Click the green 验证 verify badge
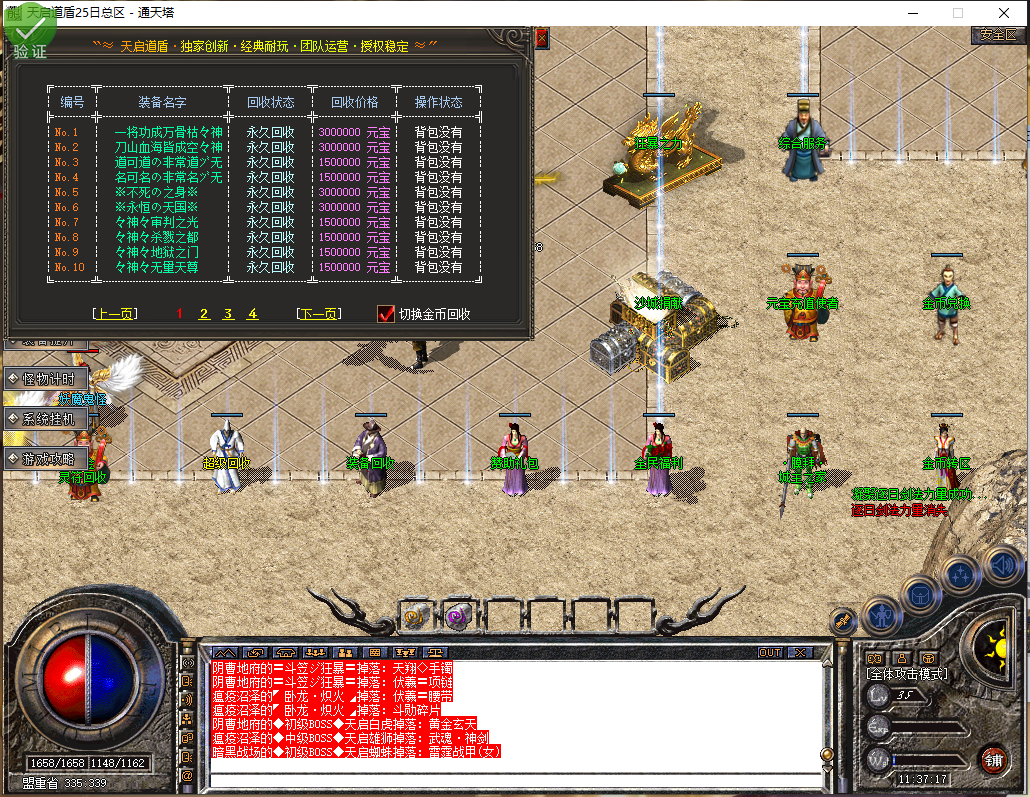 [x=30, y=37]
